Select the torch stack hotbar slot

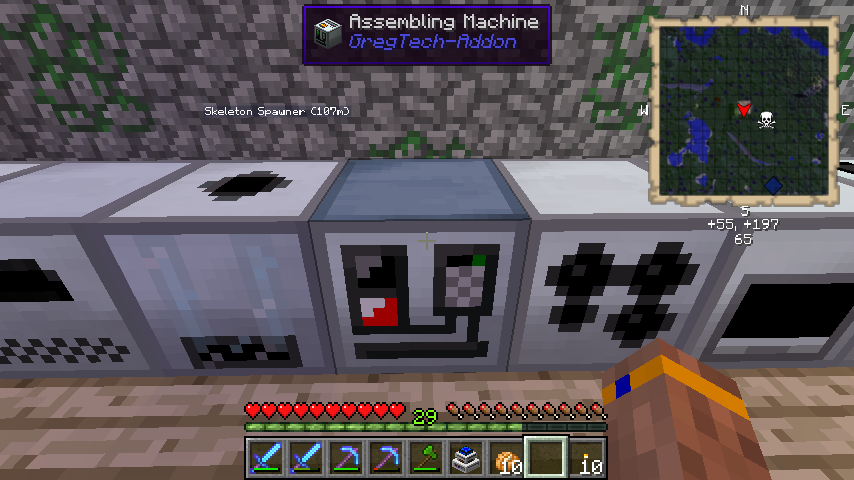(586, 458)
